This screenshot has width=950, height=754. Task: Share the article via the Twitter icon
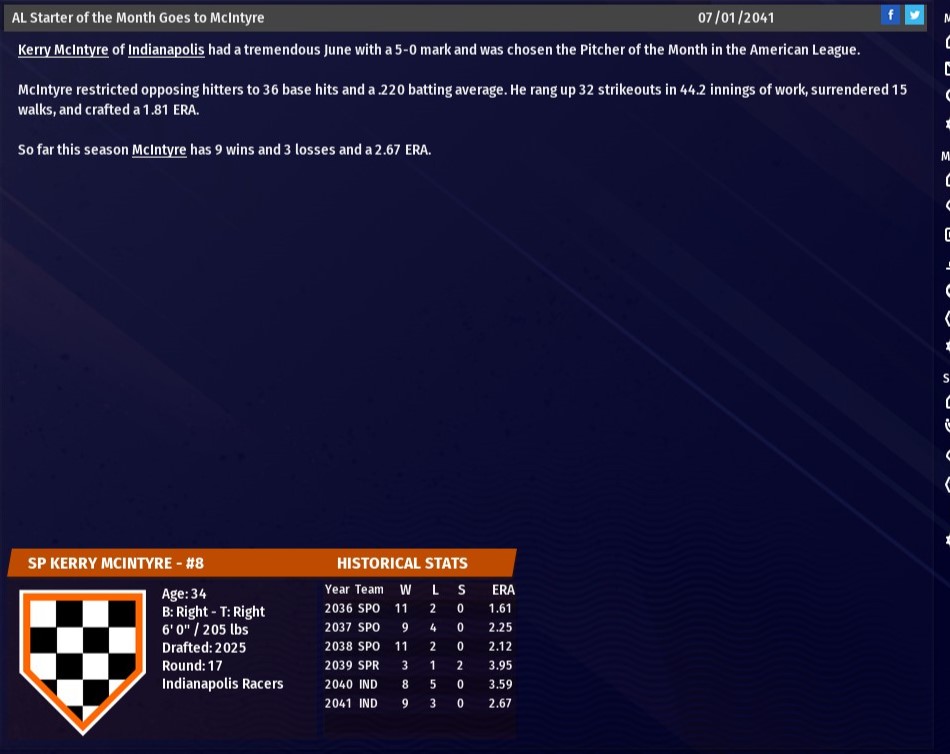pyautogui.click(x=914, y=15)
